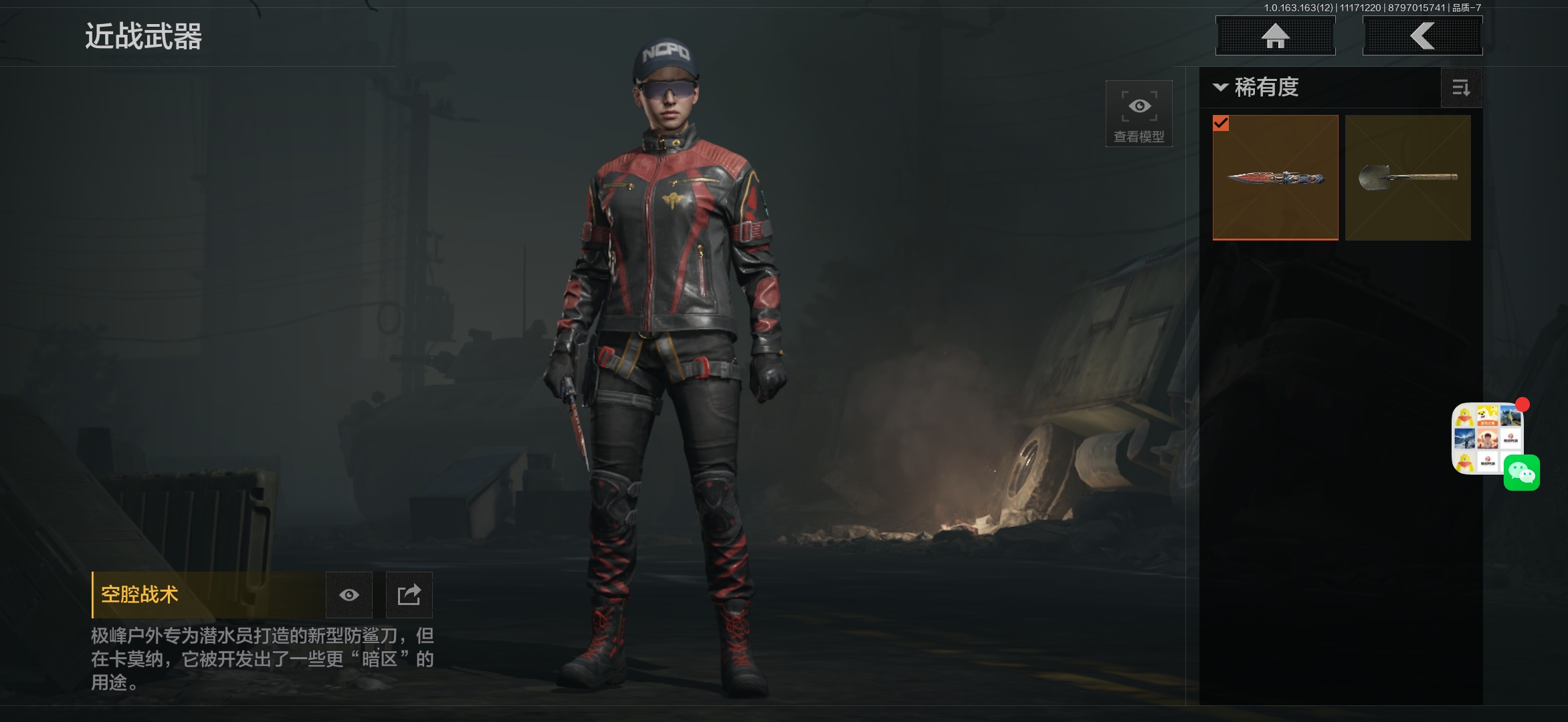
Task: Share the 空腔战术 weapon skin
Action: pyautogui.click(x=409, y=595)
